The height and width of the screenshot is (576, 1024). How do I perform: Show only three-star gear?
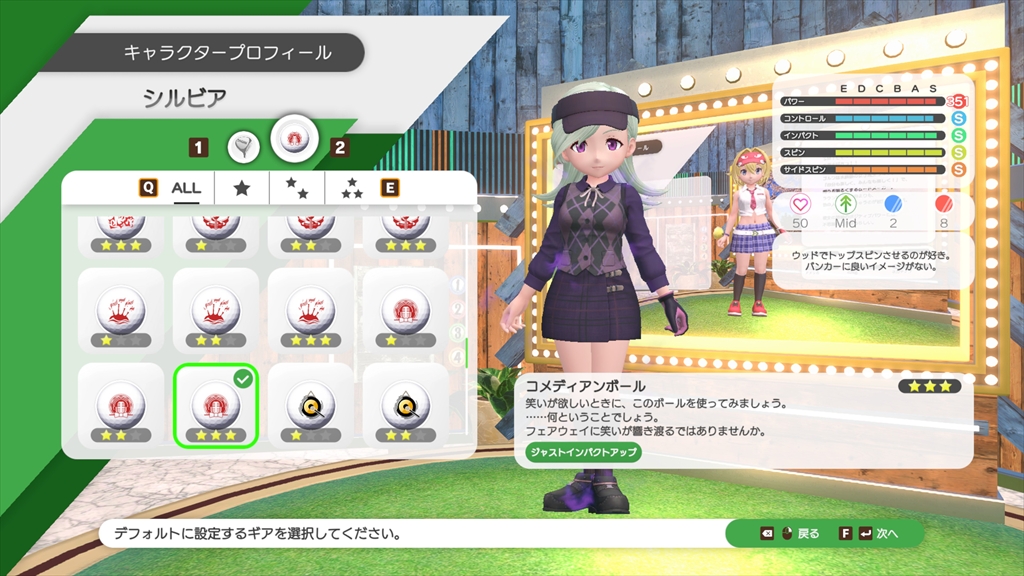pyautogui.click(x=351, y=187)
